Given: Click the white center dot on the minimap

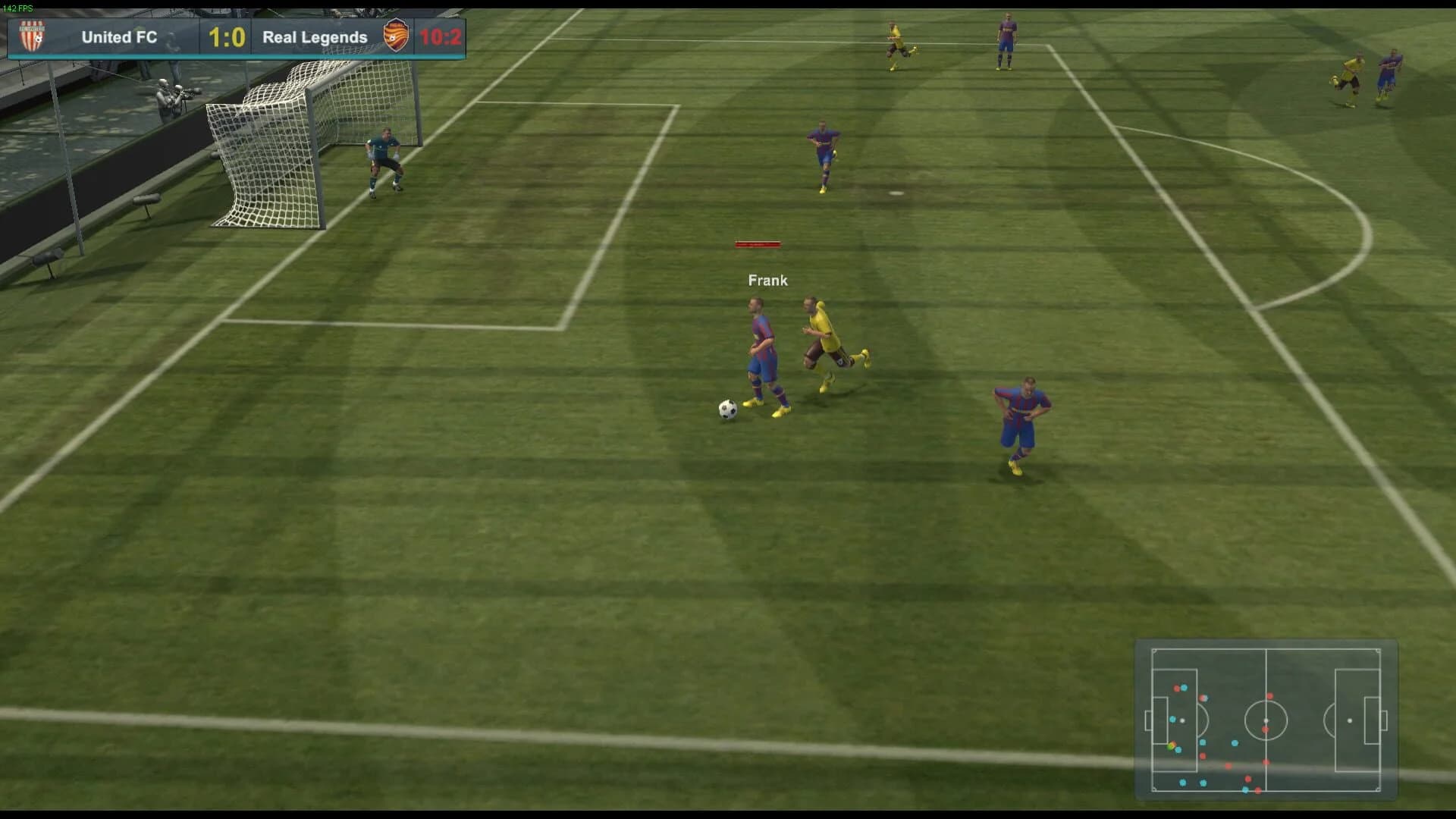Looking at the screenshot, I should 1266,720.
